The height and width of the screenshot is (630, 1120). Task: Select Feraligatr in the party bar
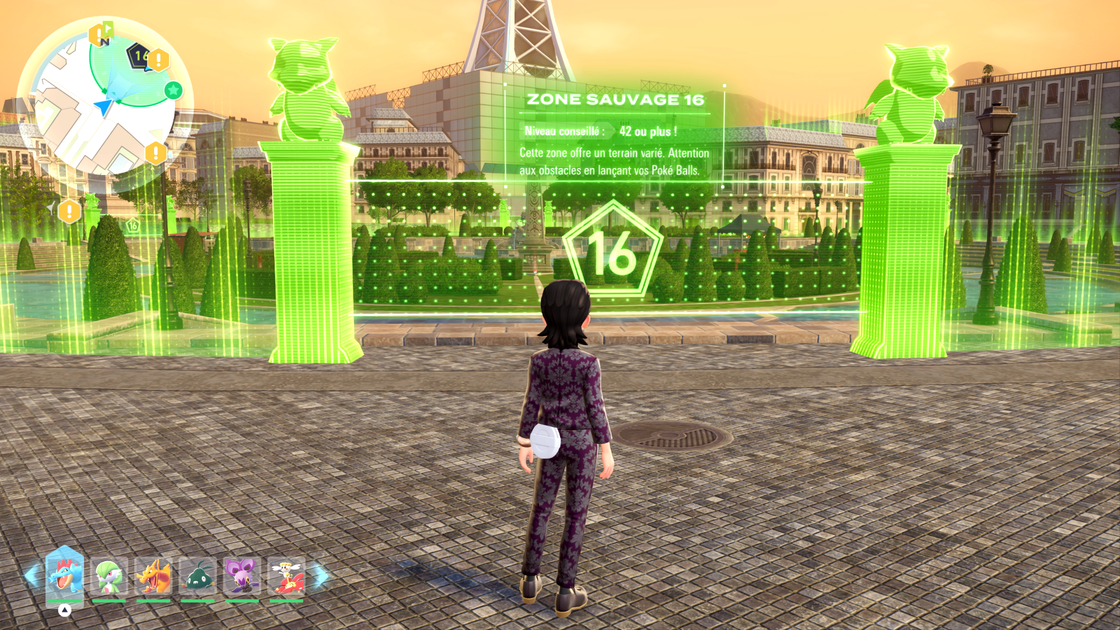(65, 575)
